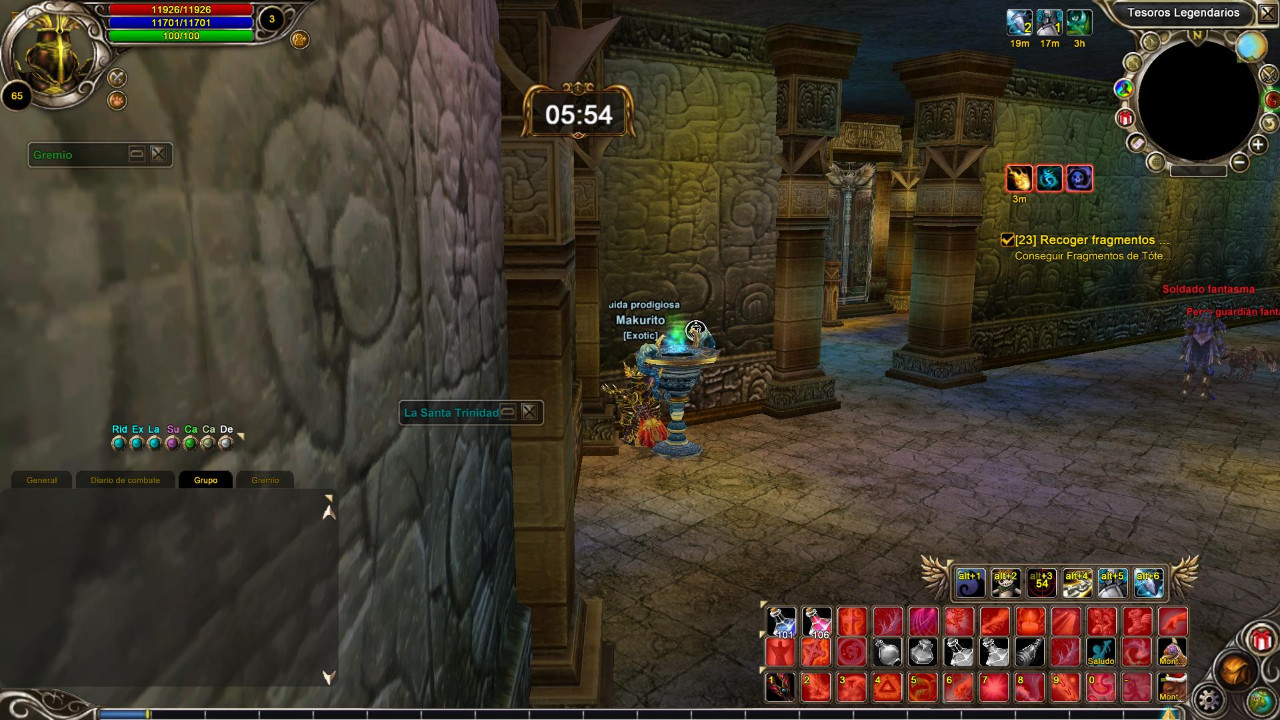The image size is (1280, 720).
Task: Switch to the General chat tab
Action: pyautogui.click(x=41, y=480)
